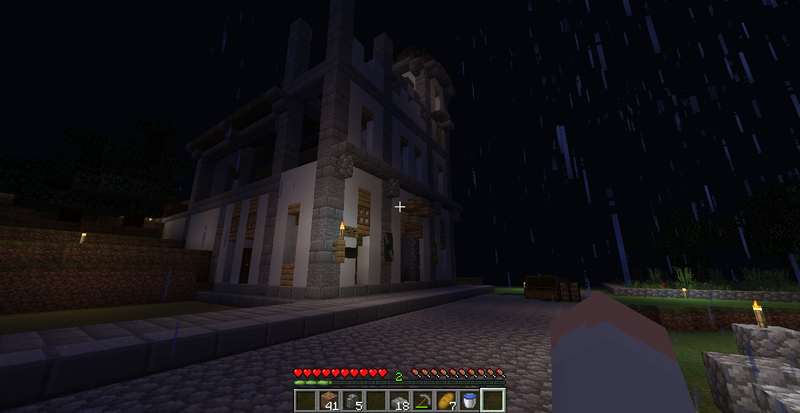This screenshot has width=800, height=413.
Task: Select the dirt block stack of 41
Action: (x=330, y=402)
